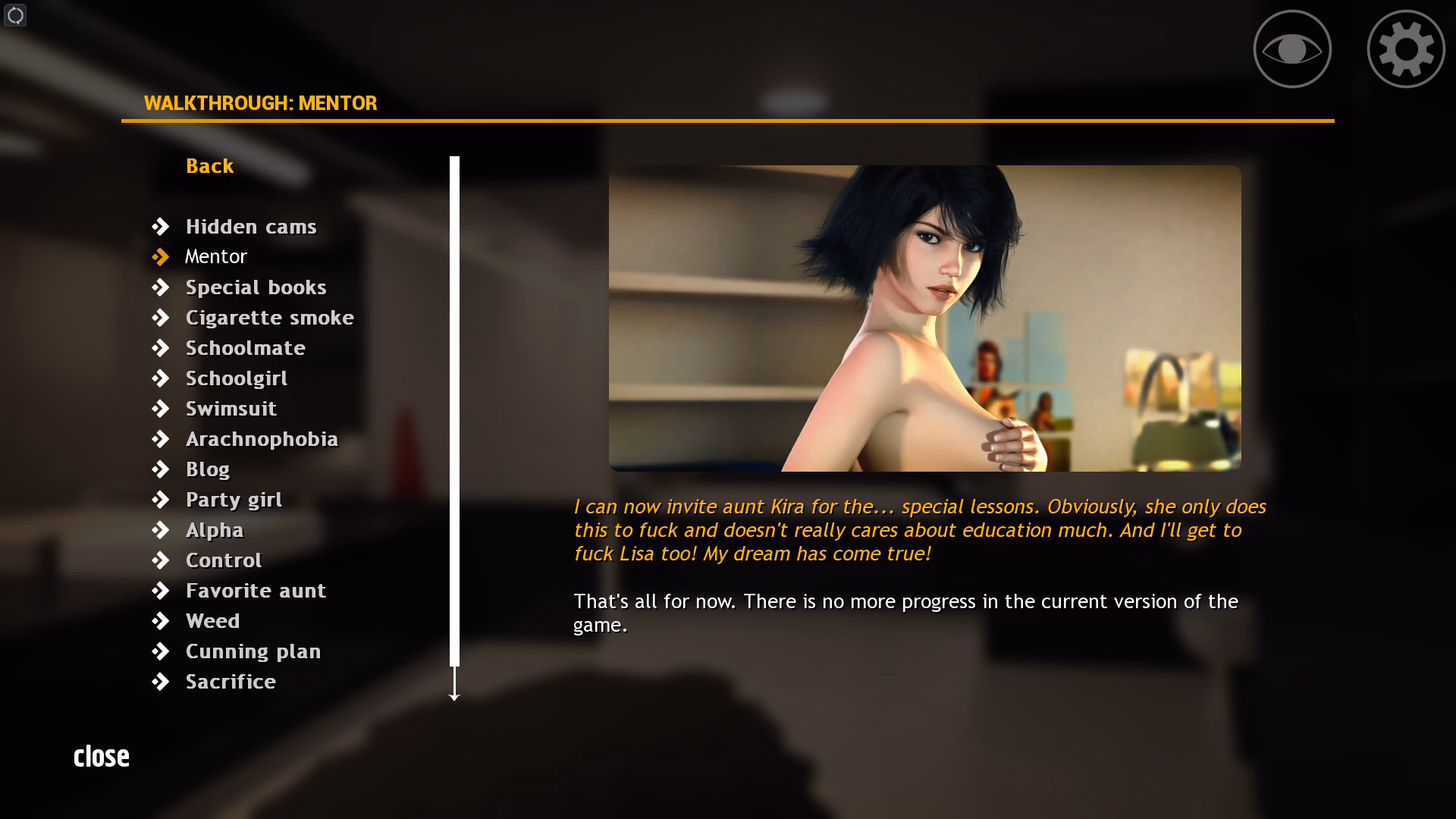Click the arrow icon beside Hidden cams
This screenshot has width=1456, height=819.
pyautogui.click(x=162, y=226)
